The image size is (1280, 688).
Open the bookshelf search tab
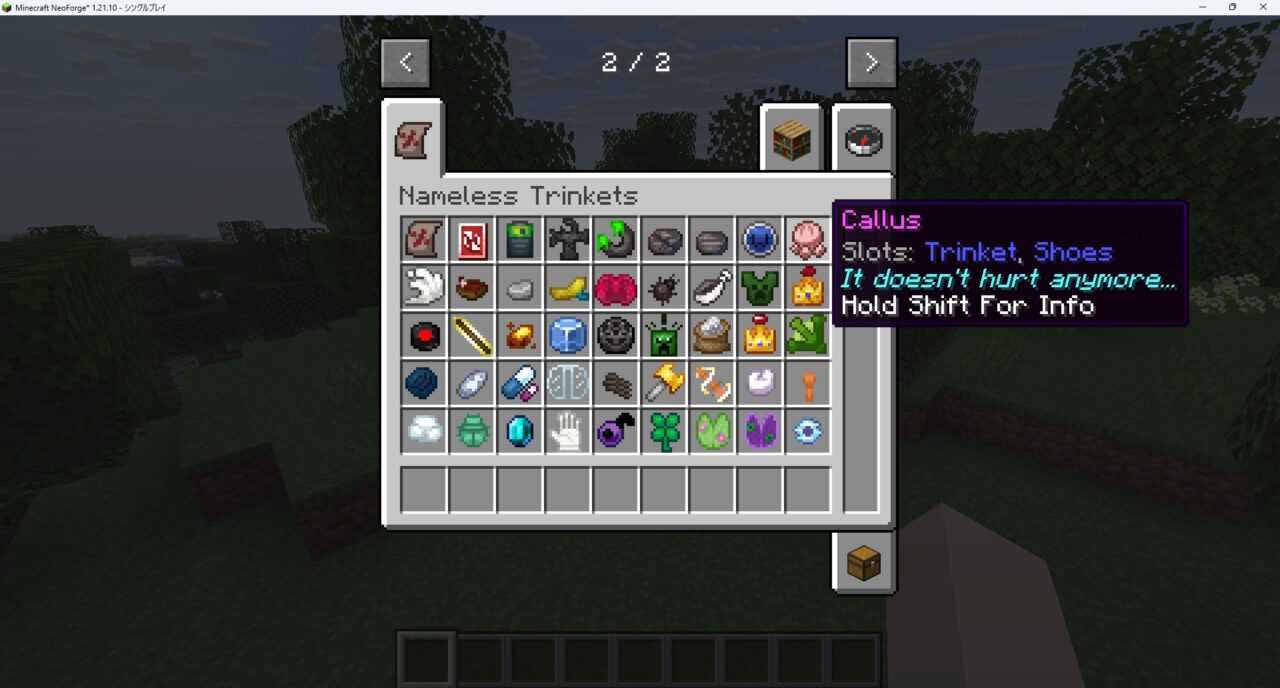[x=790, y=142]
